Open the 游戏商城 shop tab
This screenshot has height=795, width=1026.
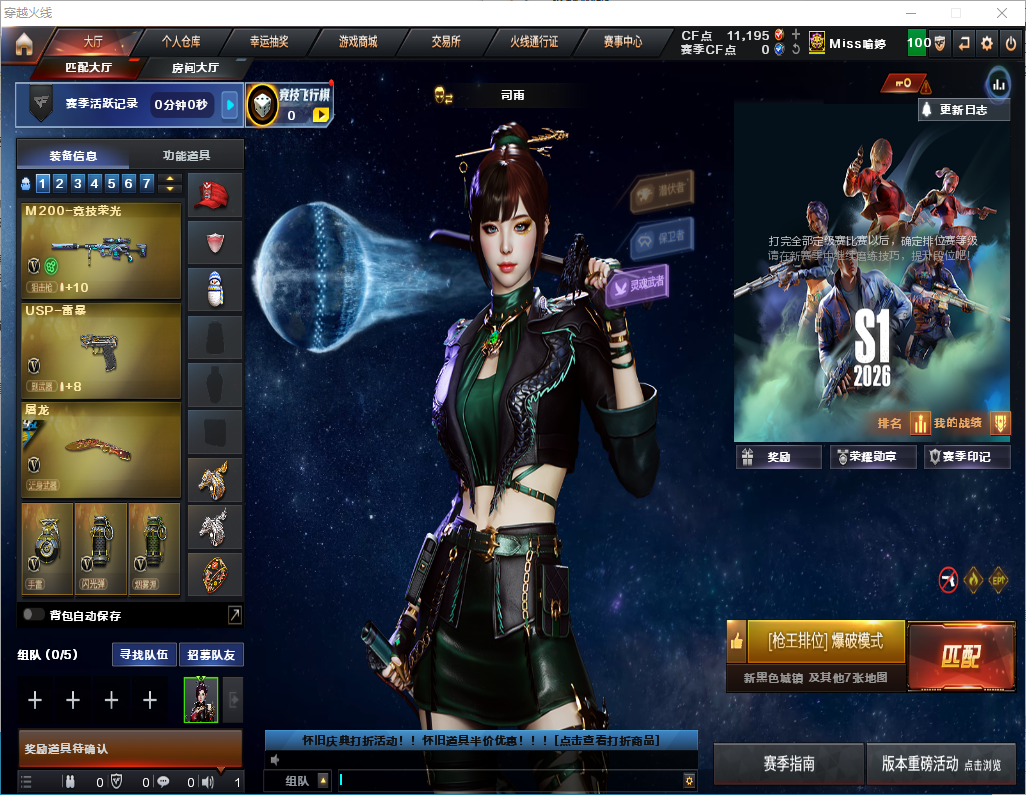click(357, 42)
